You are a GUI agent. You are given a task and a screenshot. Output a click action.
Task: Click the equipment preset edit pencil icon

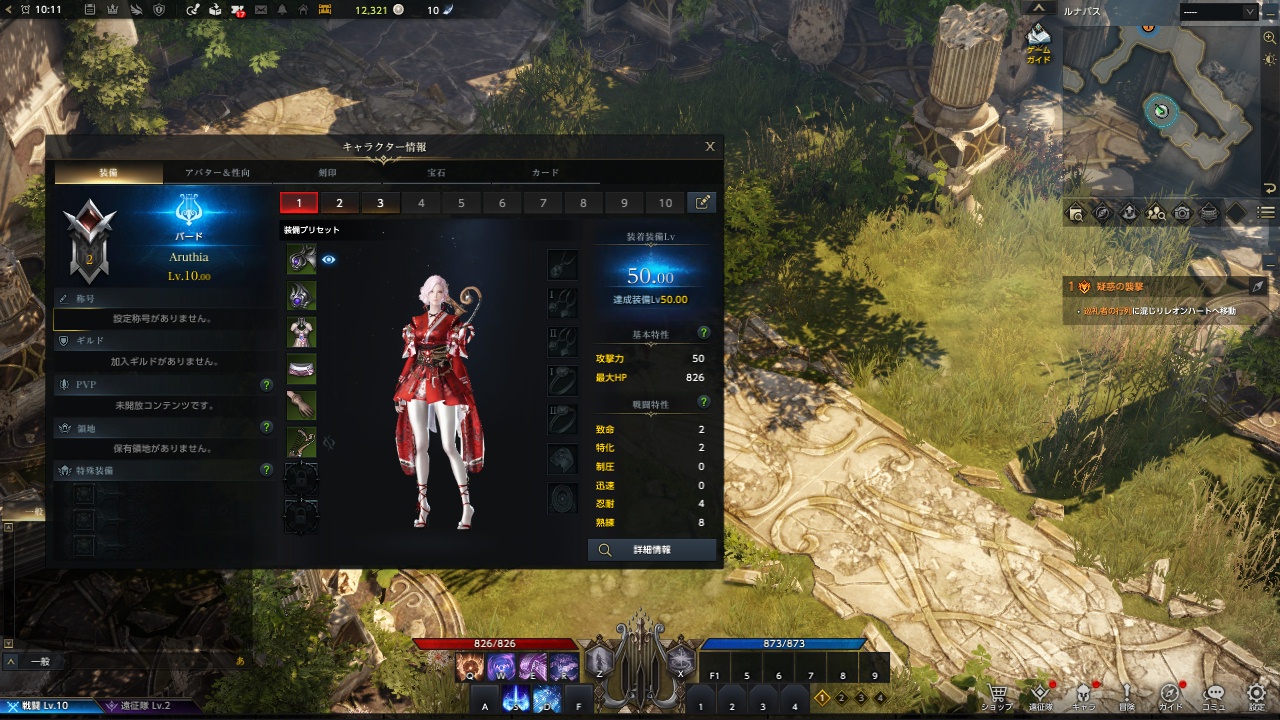701,202
